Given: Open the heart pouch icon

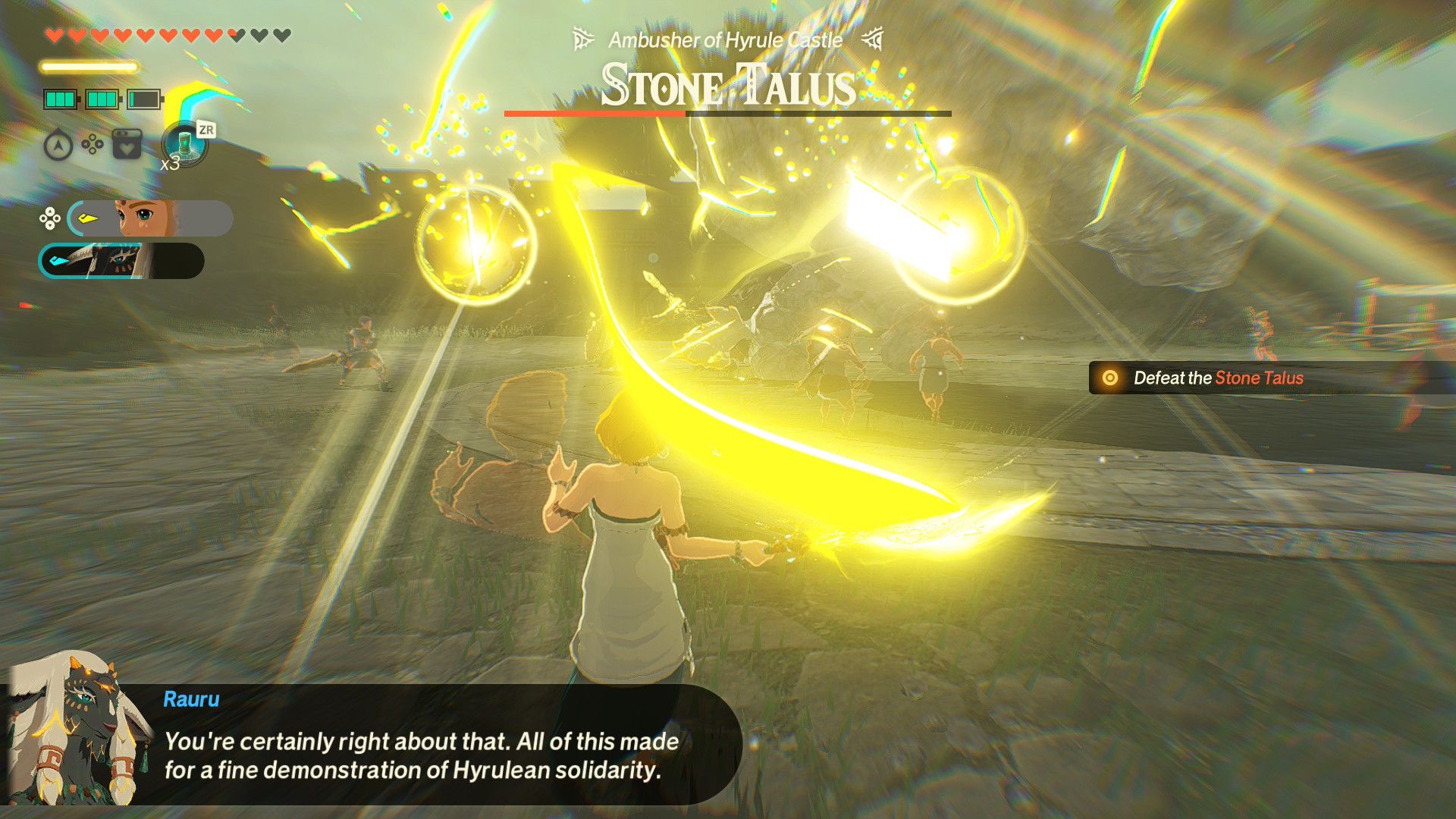Looking at the screenshot, I should (x=127, y=143).
